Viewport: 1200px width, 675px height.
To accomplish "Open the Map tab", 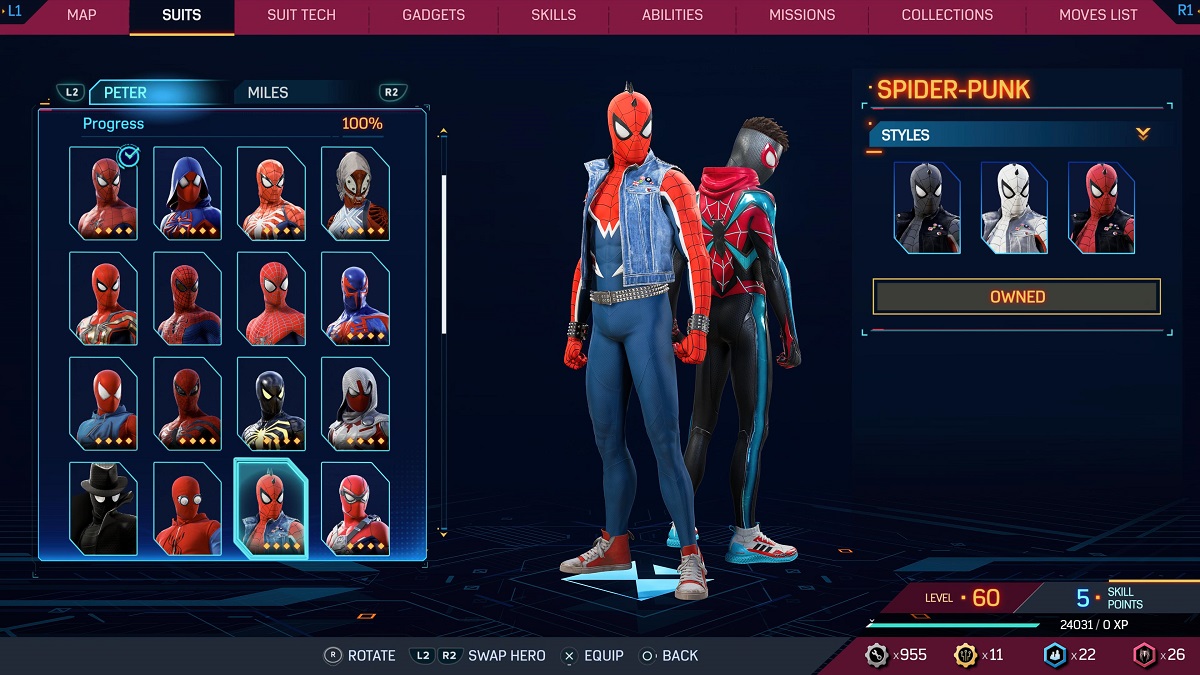I will [x=82, y=15].
